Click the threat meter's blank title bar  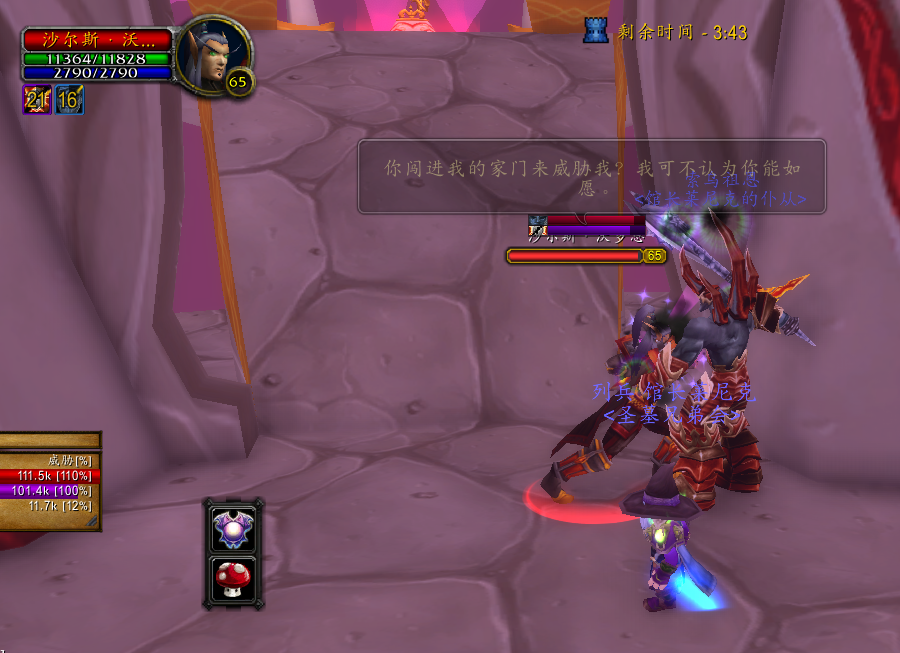pos(50,441)
